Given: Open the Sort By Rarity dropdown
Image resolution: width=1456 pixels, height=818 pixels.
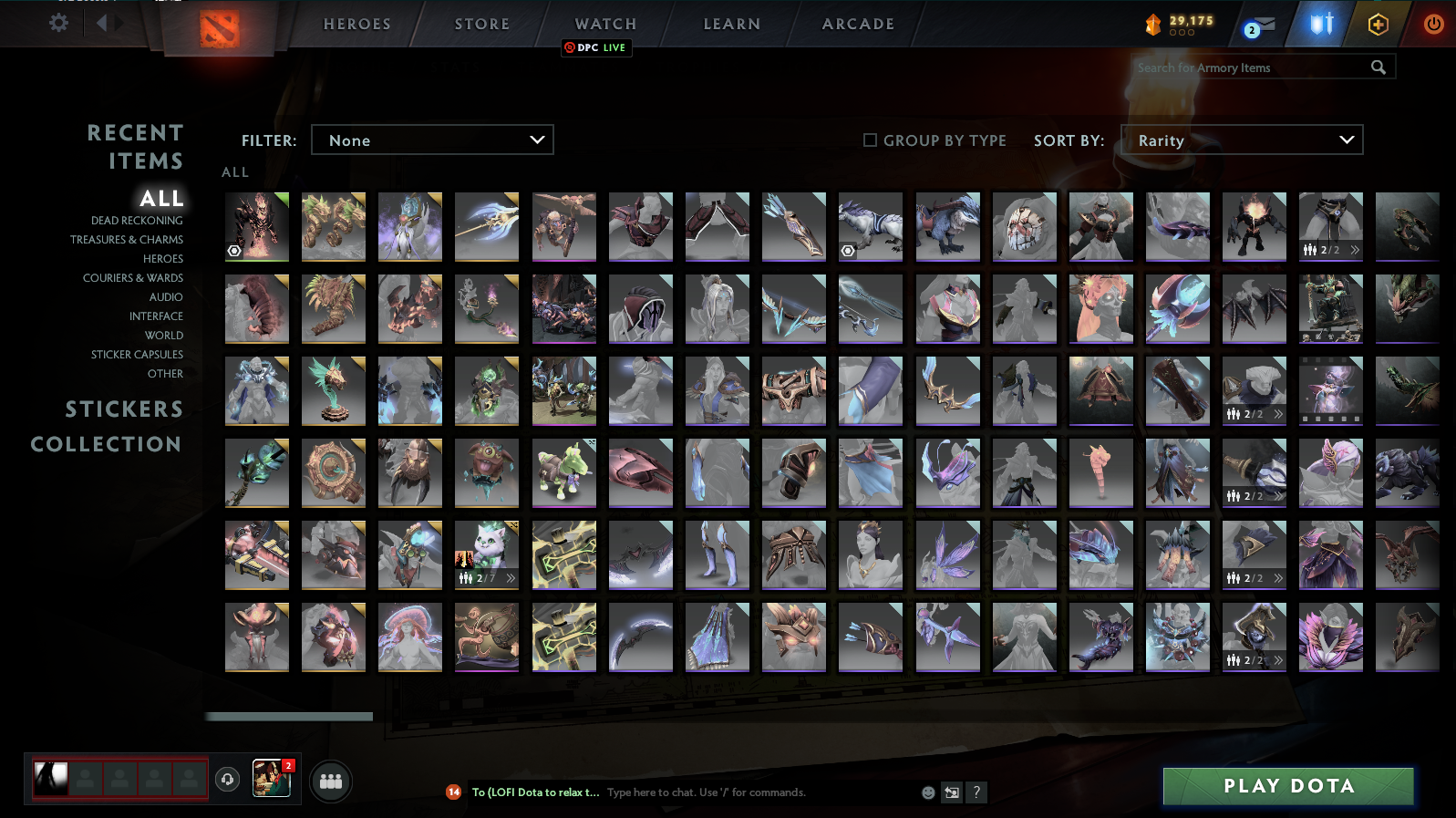Looking at the screenshot, I should [1242, 140].
